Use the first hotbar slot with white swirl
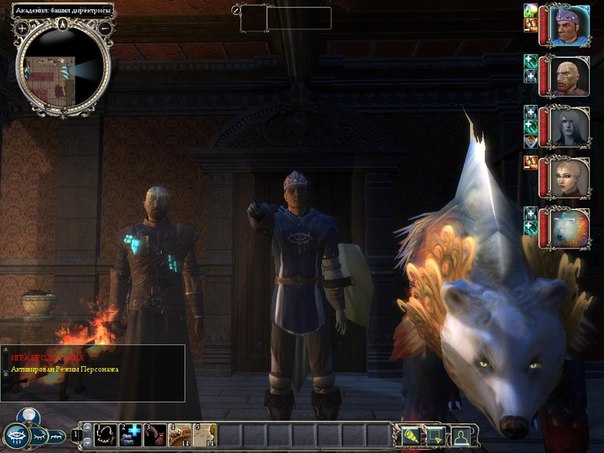The image size is (604, 453). click(107, 435)
